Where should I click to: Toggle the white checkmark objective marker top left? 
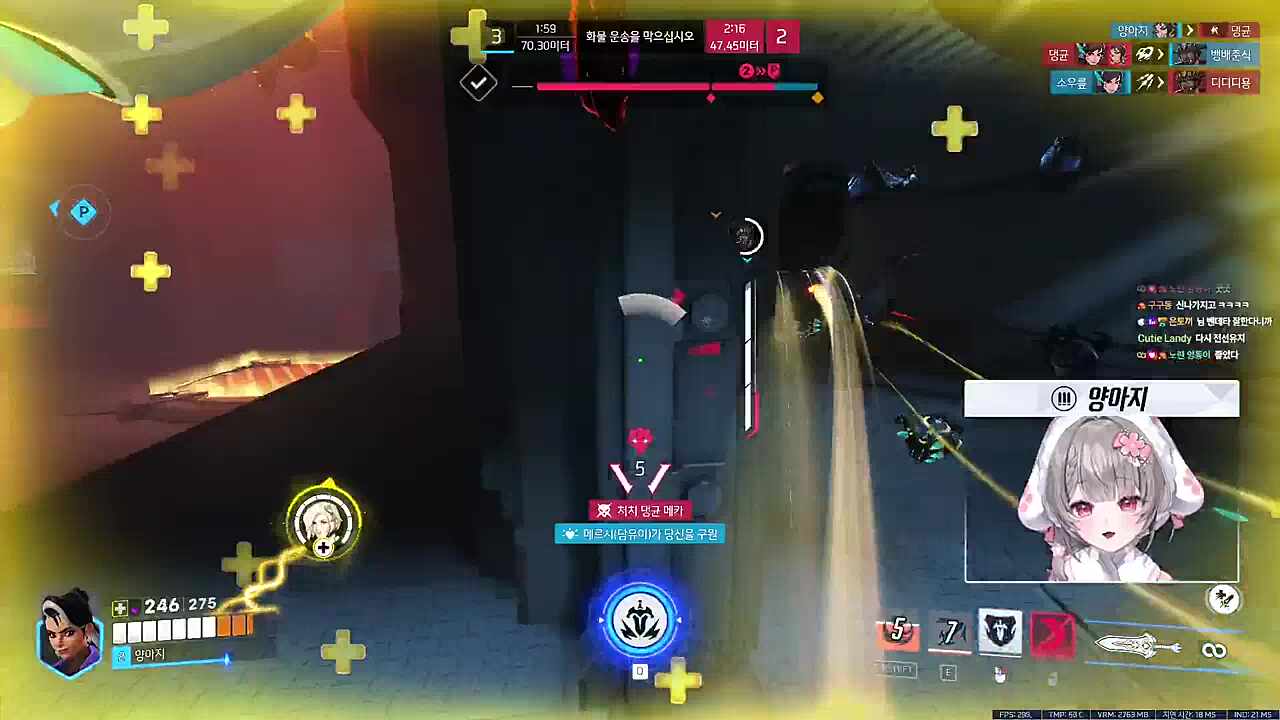point(477,83)
